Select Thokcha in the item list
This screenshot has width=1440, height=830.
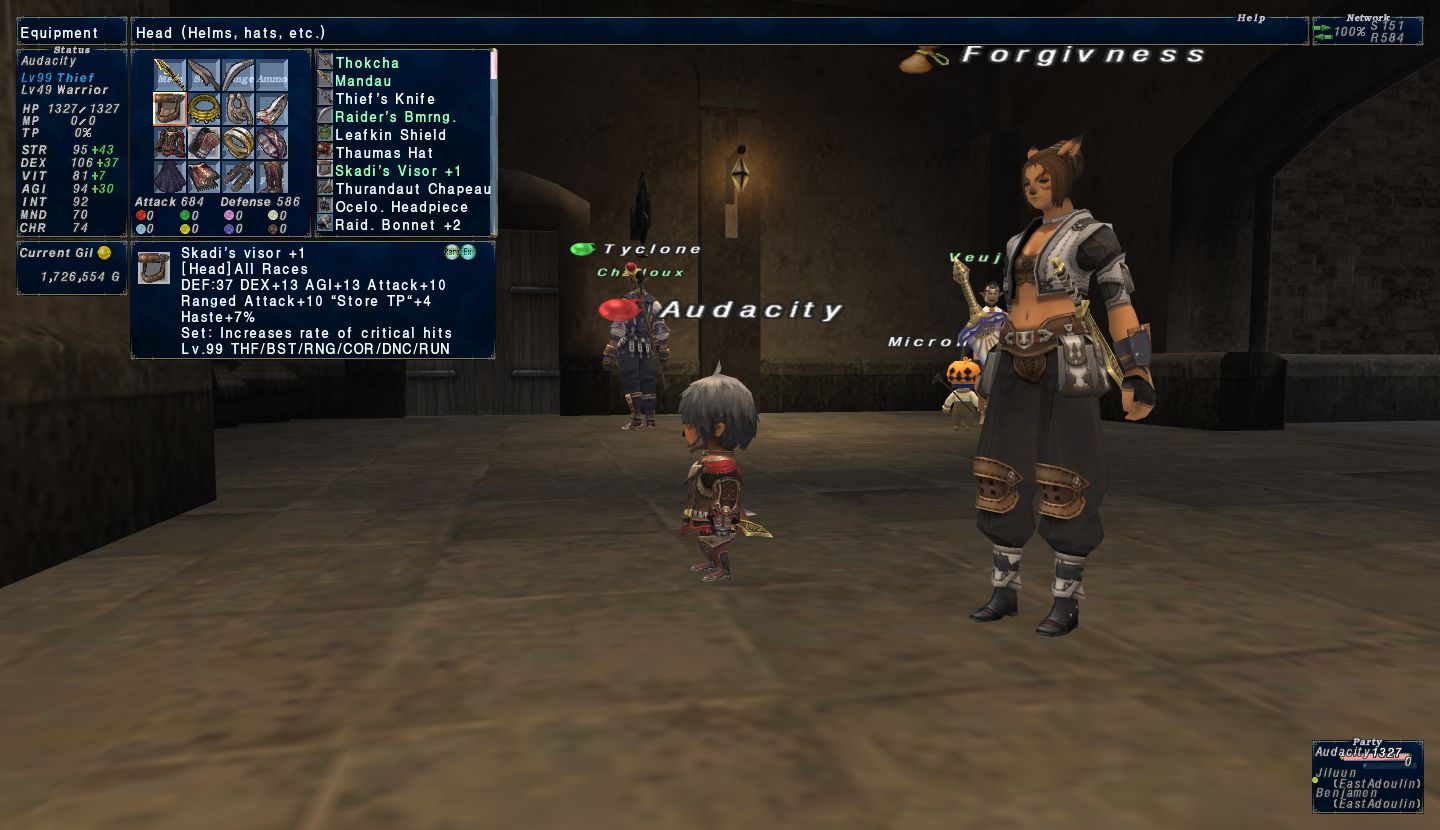pyautogui.click(x=367, y=63)
